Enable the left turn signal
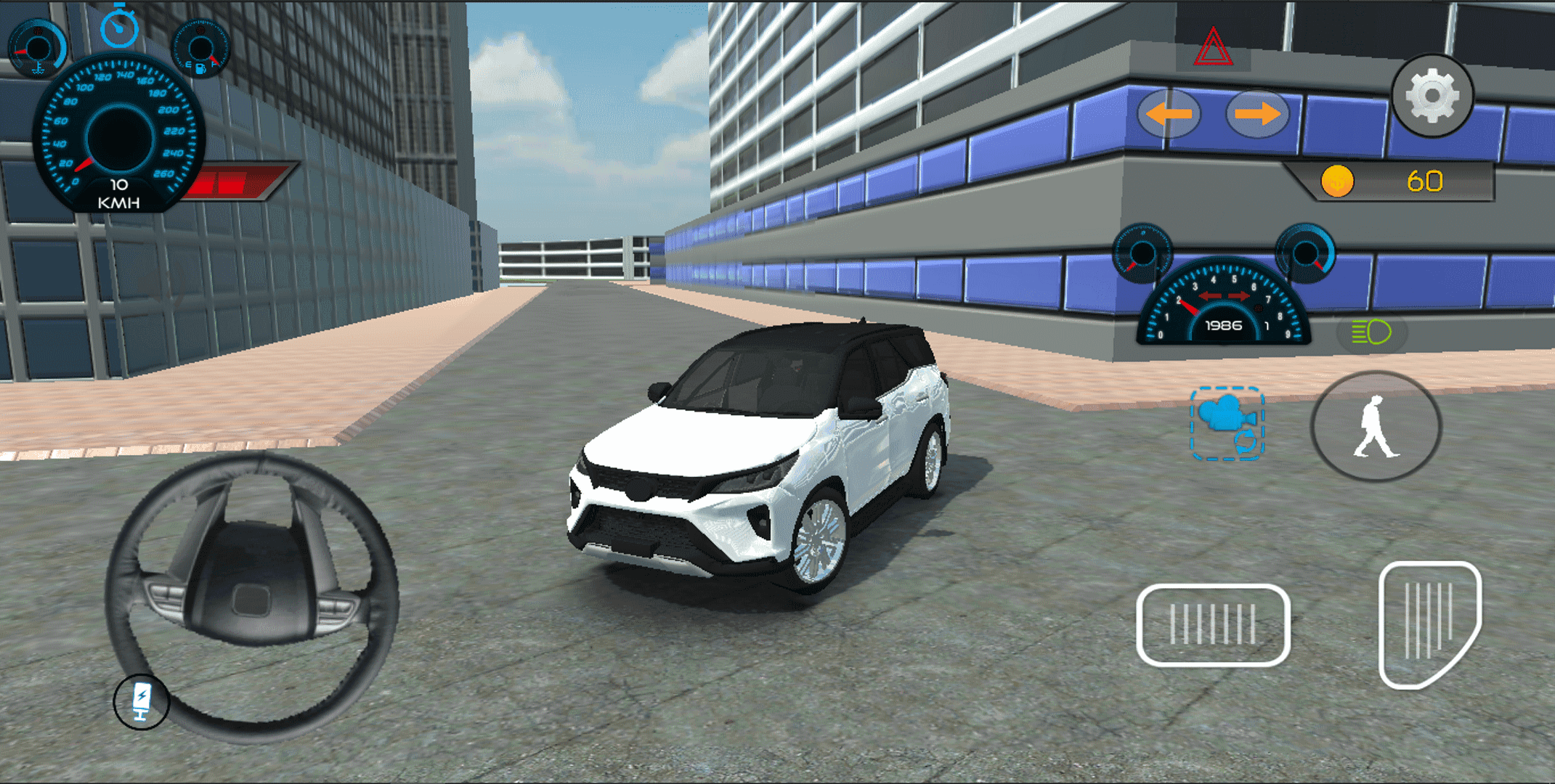 [1169, 113]
